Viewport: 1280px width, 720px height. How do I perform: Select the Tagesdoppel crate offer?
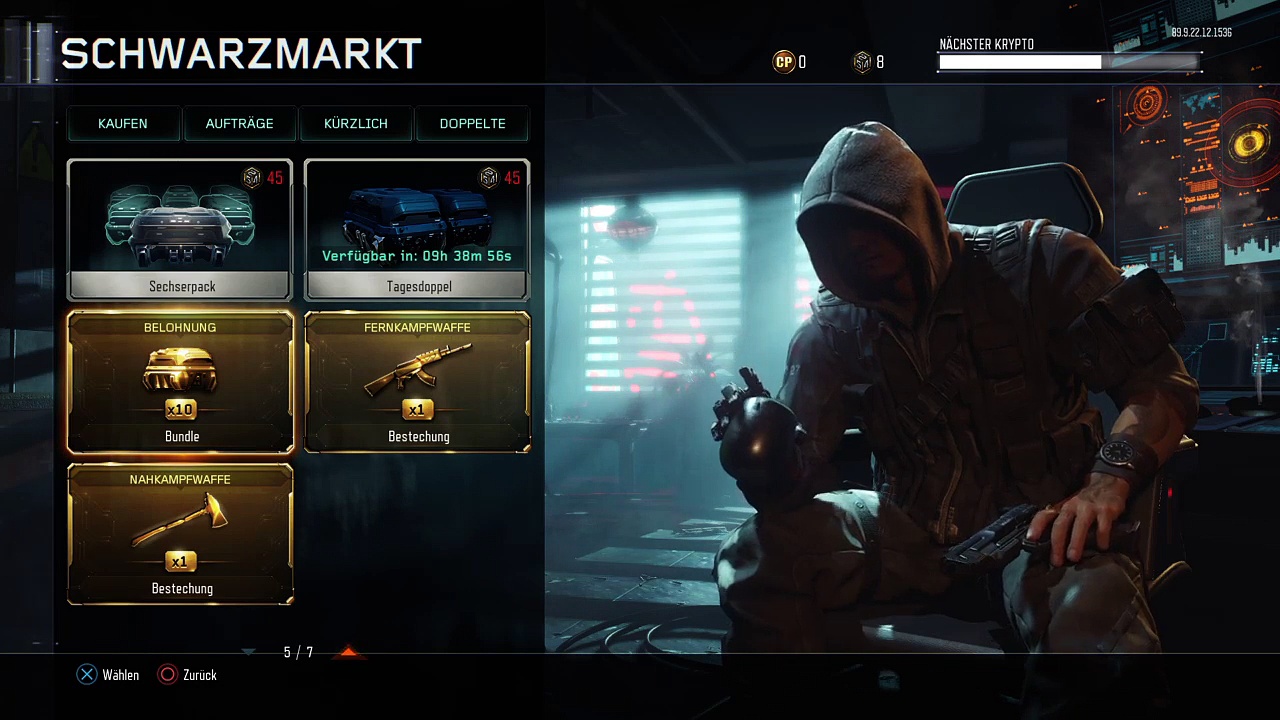click(417, 230)
